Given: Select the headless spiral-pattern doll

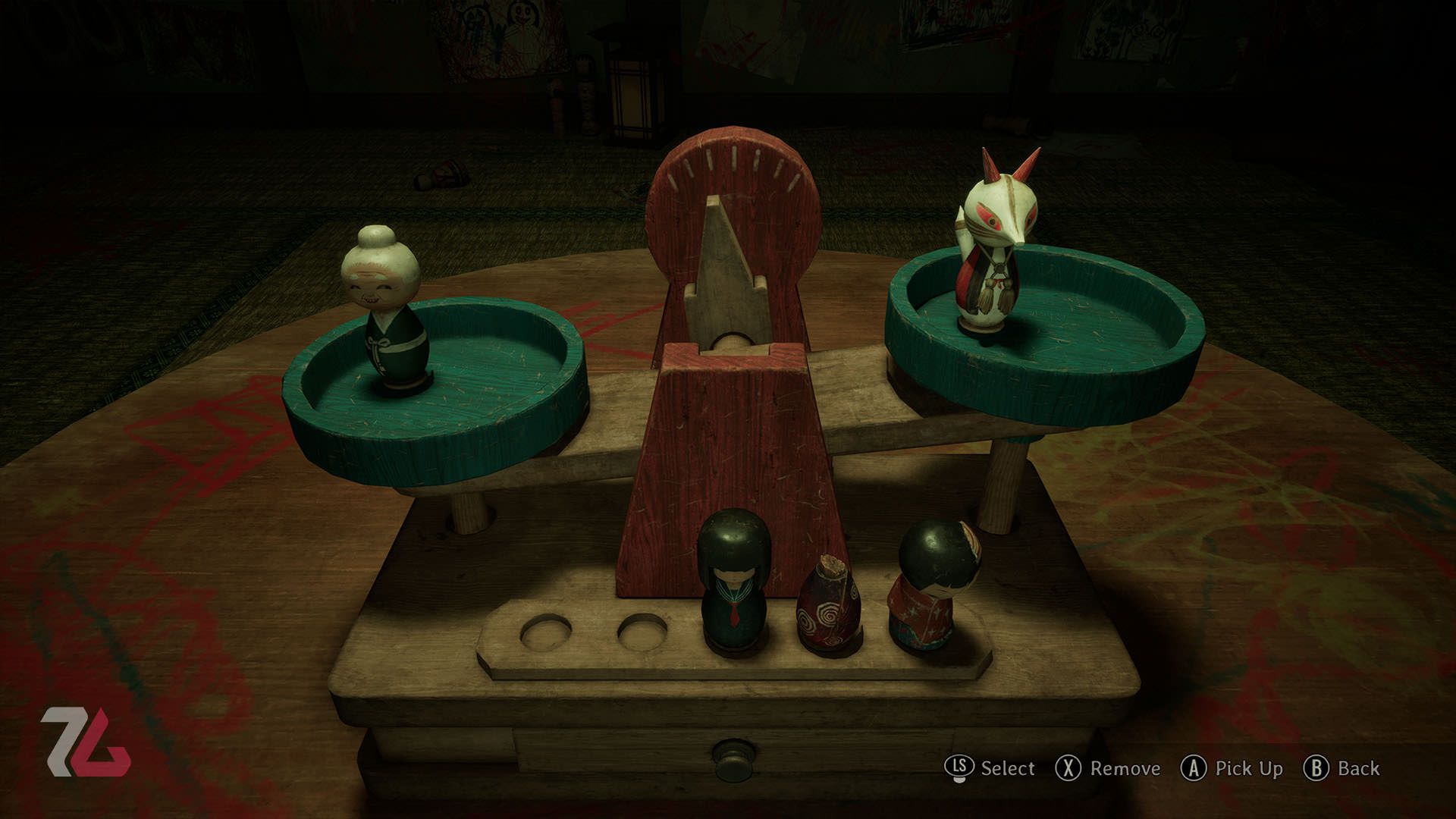Looking at the screenshot, I should pyautogui.click(x=828, y=605).
